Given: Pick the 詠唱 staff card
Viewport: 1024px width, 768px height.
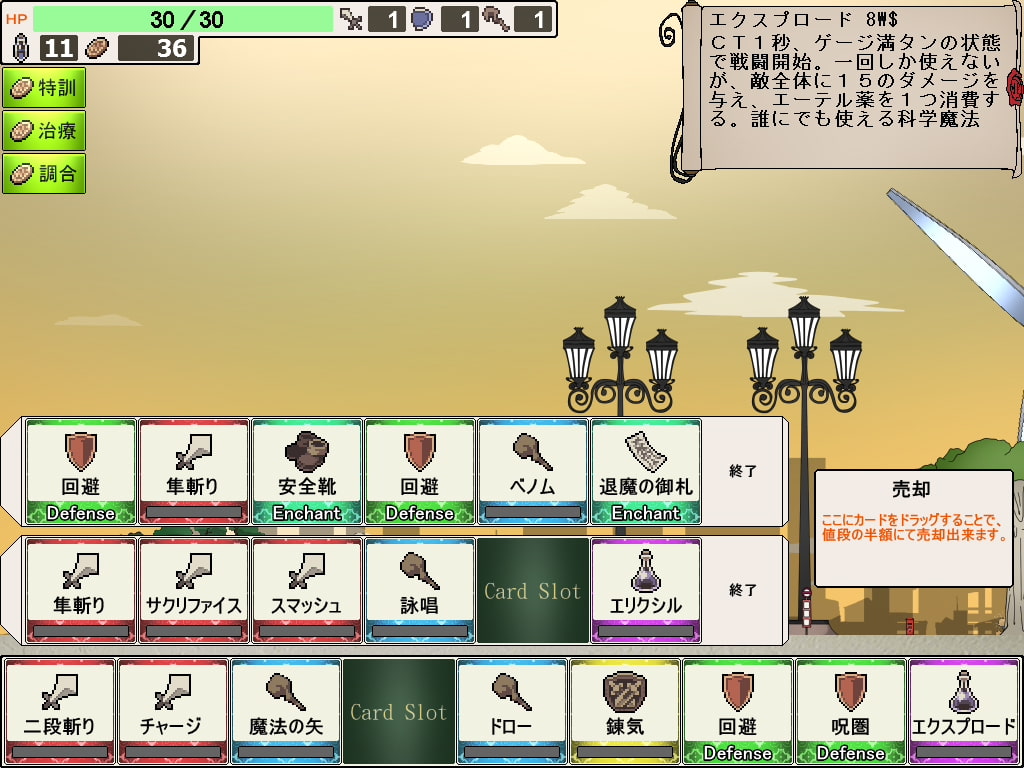Looking at the screenshot, I should click(420, 590).
